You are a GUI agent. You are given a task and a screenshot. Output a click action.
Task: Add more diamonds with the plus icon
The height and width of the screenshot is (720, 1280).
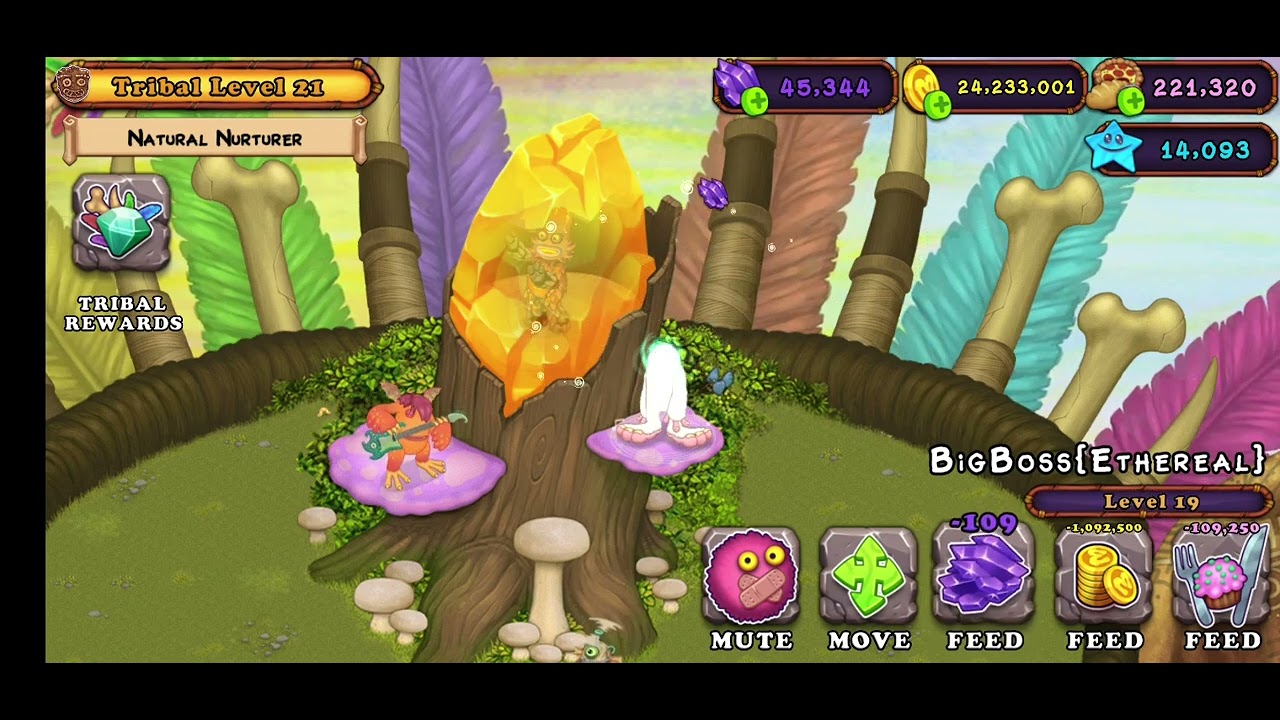pos(755,100)
